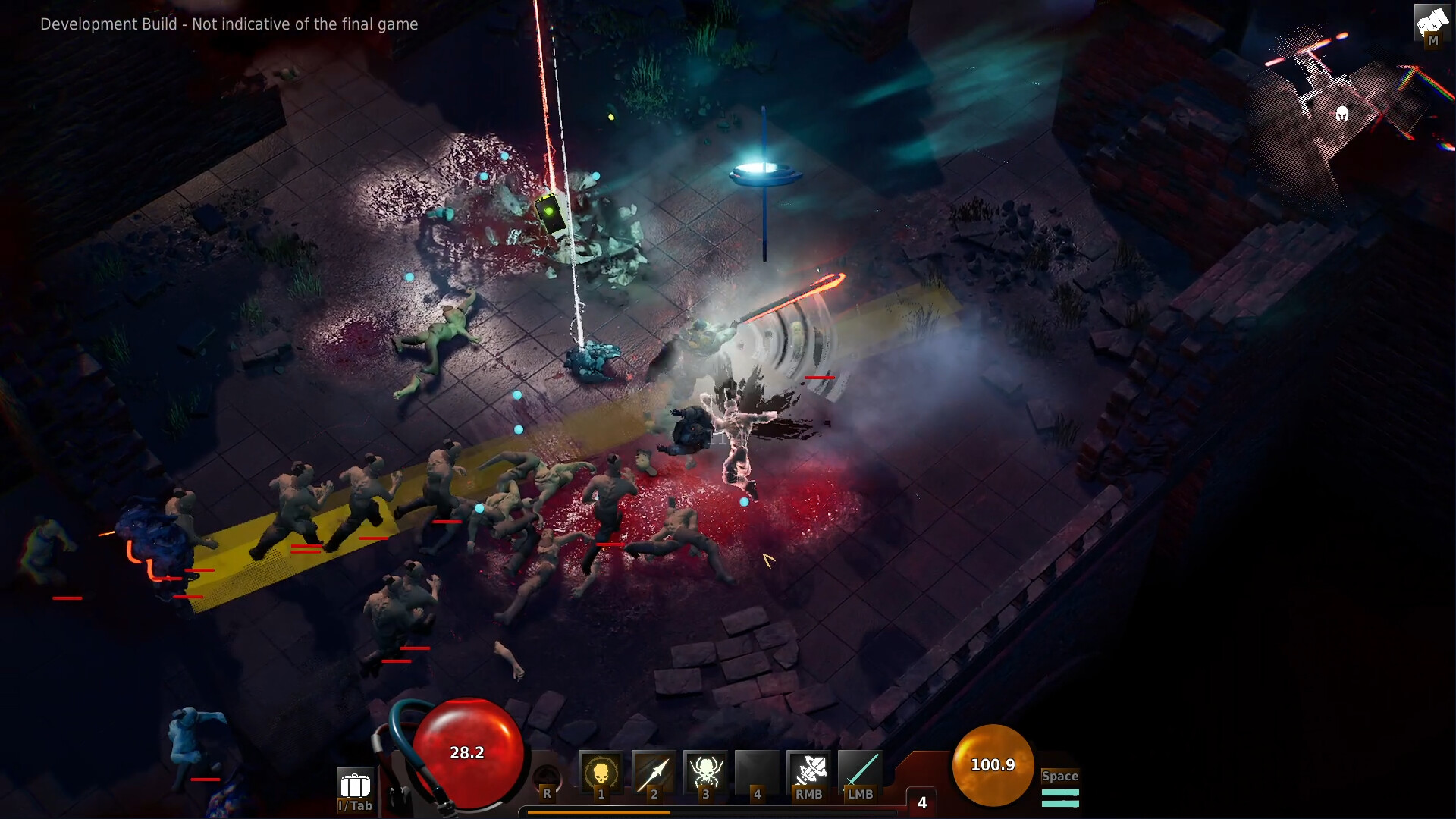Click the teal dash charge bars

coord(1060,798)
